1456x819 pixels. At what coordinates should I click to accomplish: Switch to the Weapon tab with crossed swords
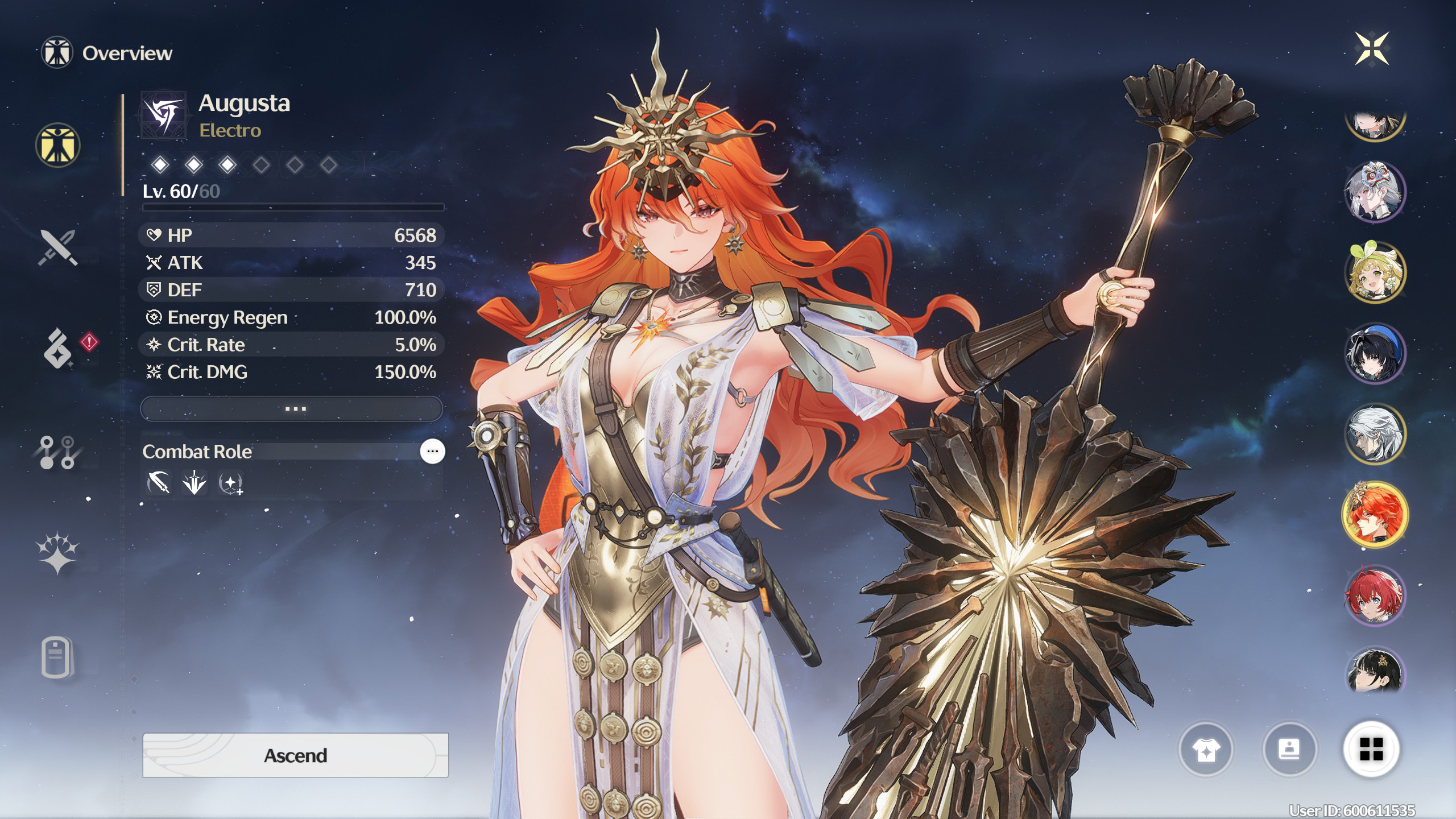pos(57,247)
